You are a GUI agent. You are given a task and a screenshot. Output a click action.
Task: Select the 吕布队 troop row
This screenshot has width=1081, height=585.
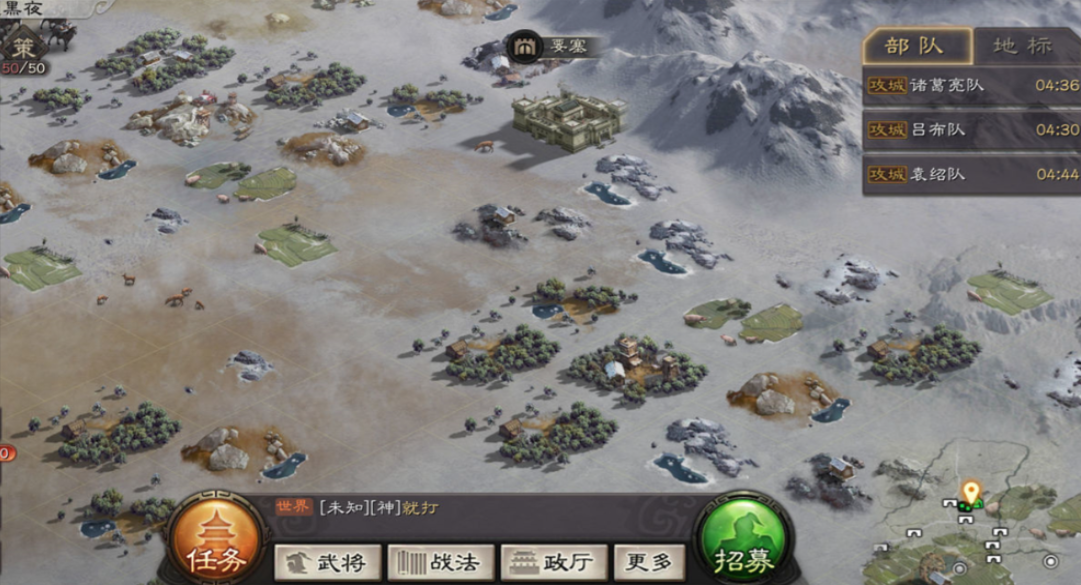[970, 130]
